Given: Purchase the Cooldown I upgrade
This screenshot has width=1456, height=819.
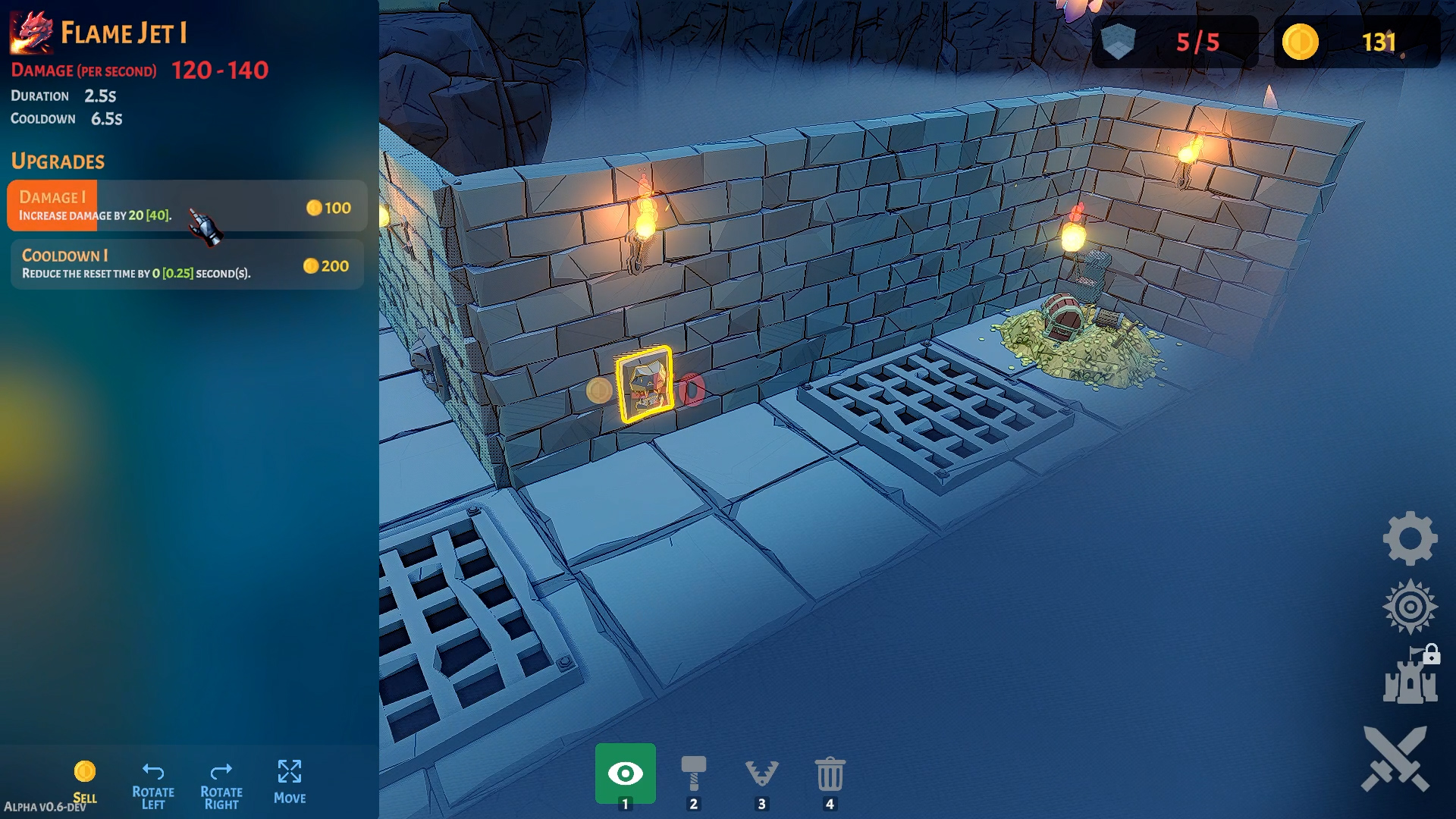Looking at the screenshot, I should [186, 263].
